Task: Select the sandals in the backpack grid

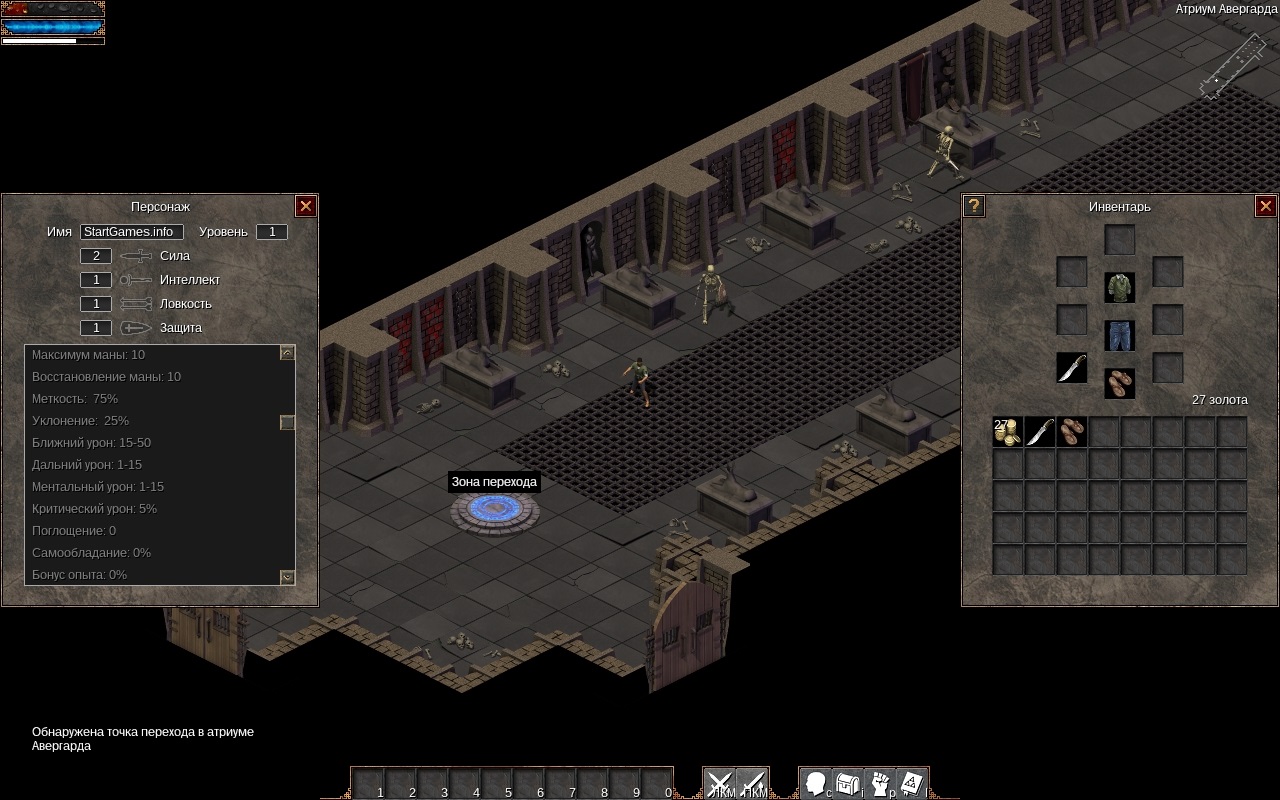Action: point(1072,432)
